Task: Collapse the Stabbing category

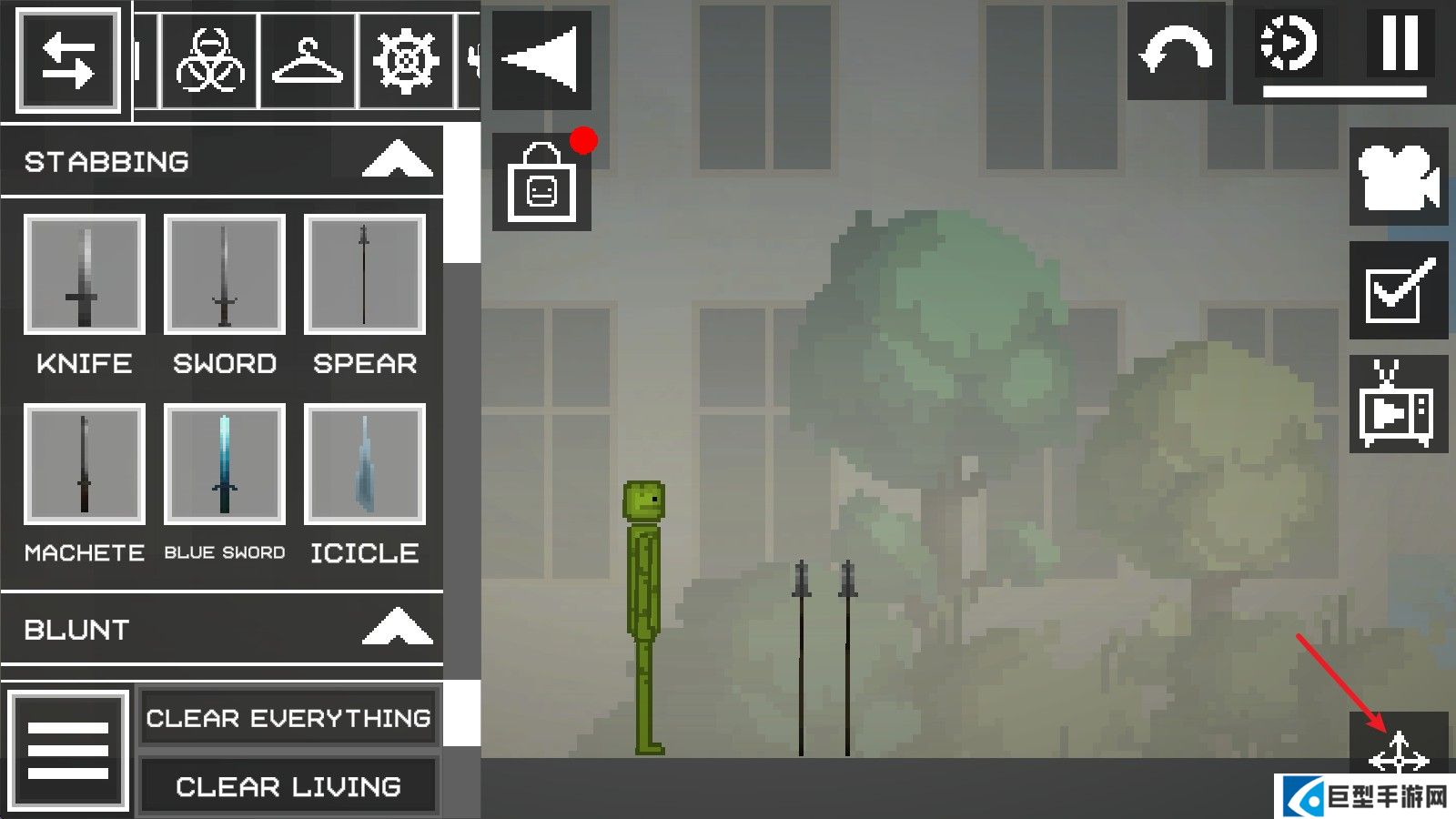Action: tap(397, 160)
